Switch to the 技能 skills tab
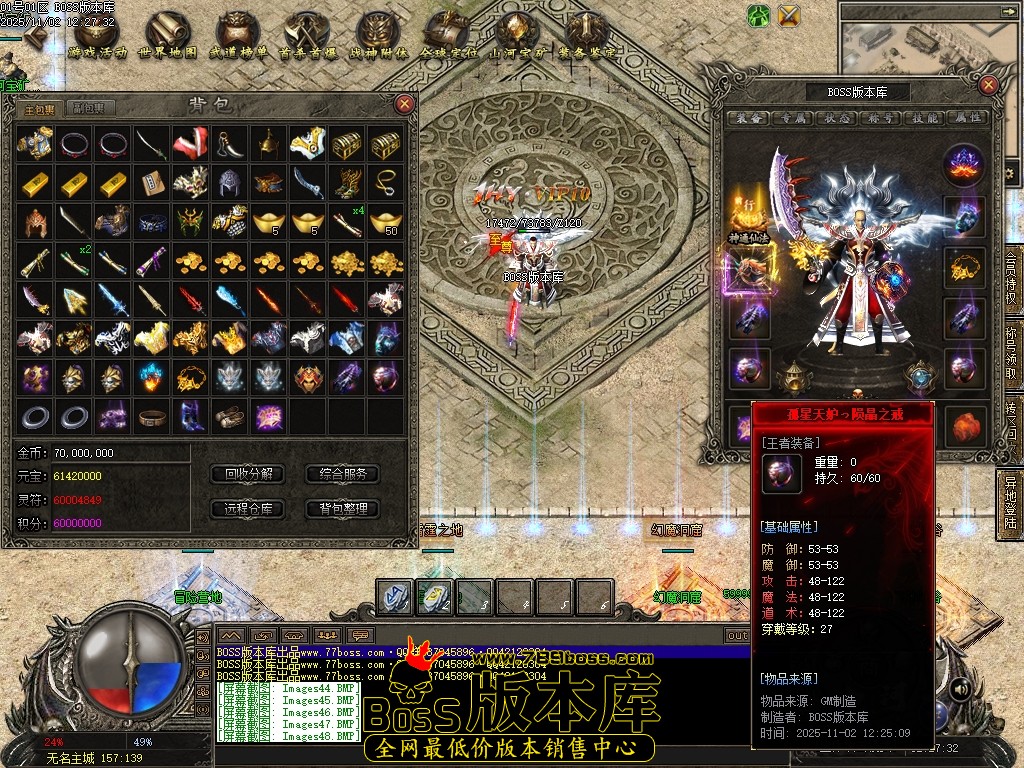Screen dimensions: 1024x768 (924, 118)
